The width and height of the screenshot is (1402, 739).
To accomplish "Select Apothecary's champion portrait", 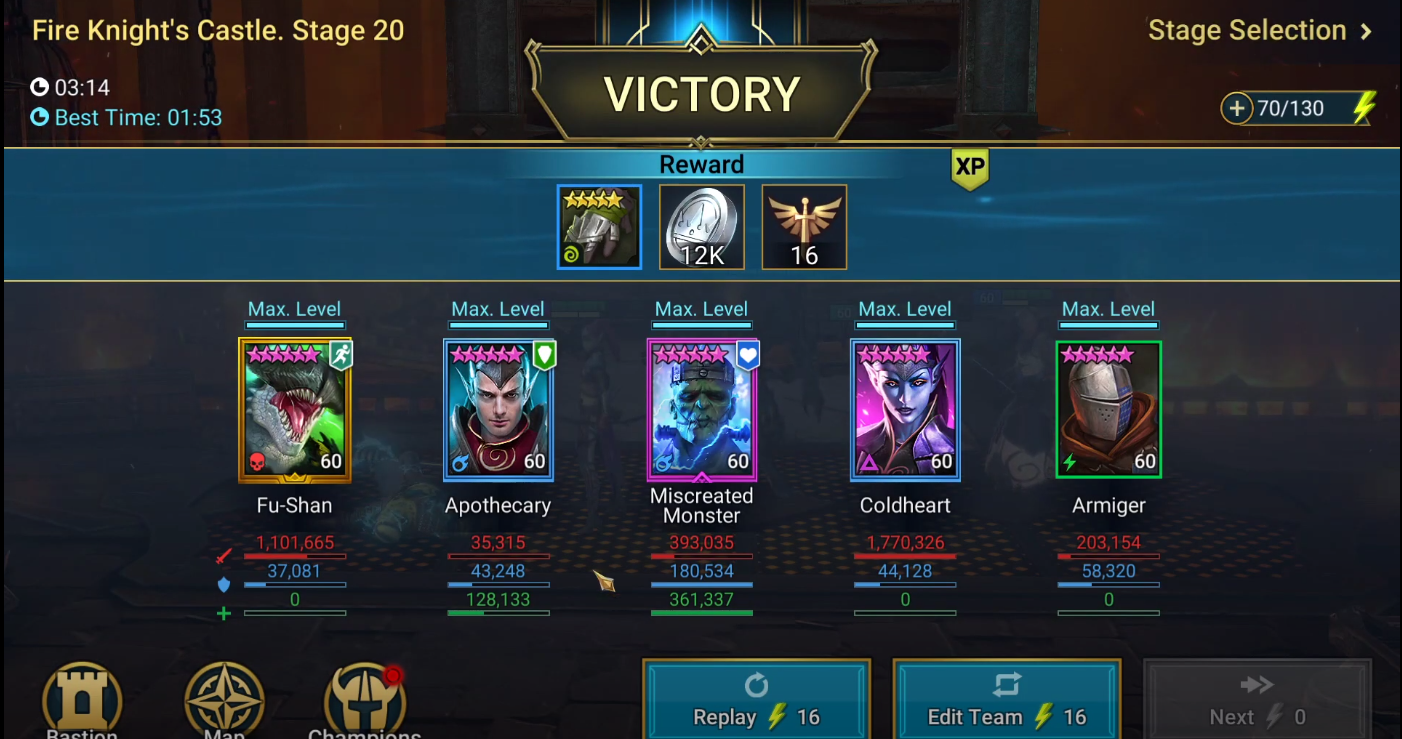I will tap(498, 410).
